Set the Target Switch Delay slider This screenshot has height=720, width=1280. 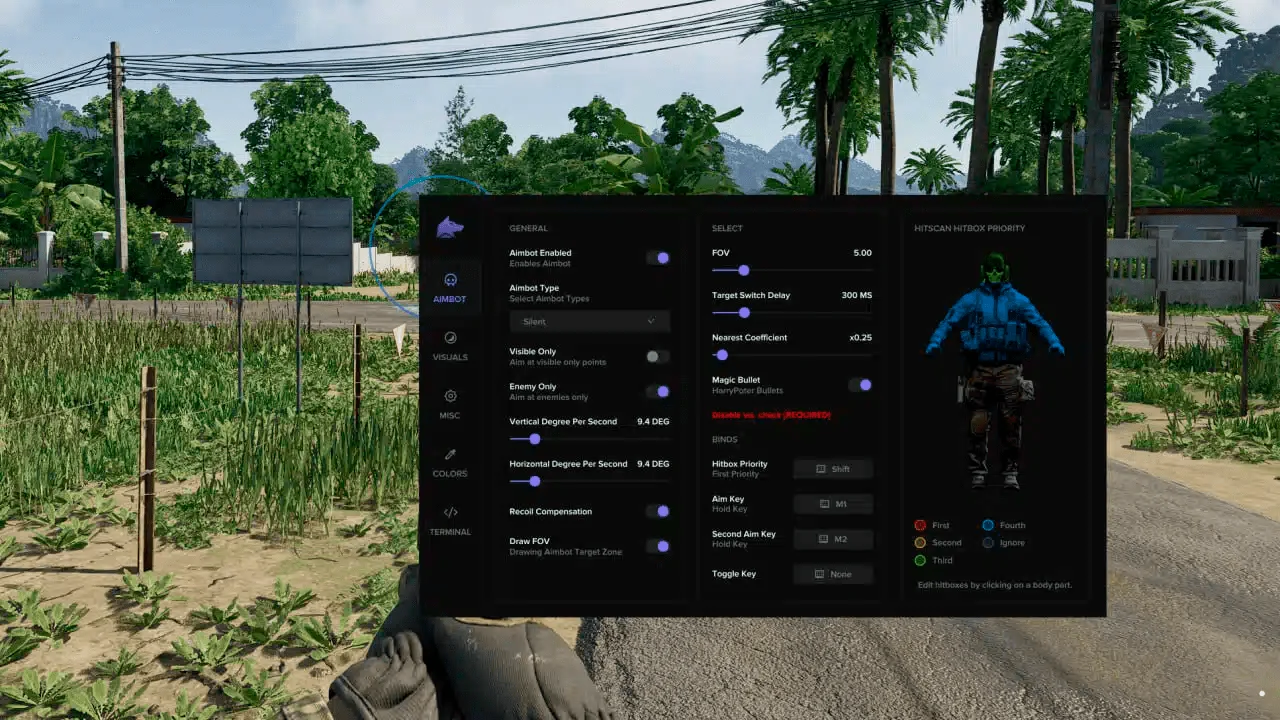coord(744,312)
